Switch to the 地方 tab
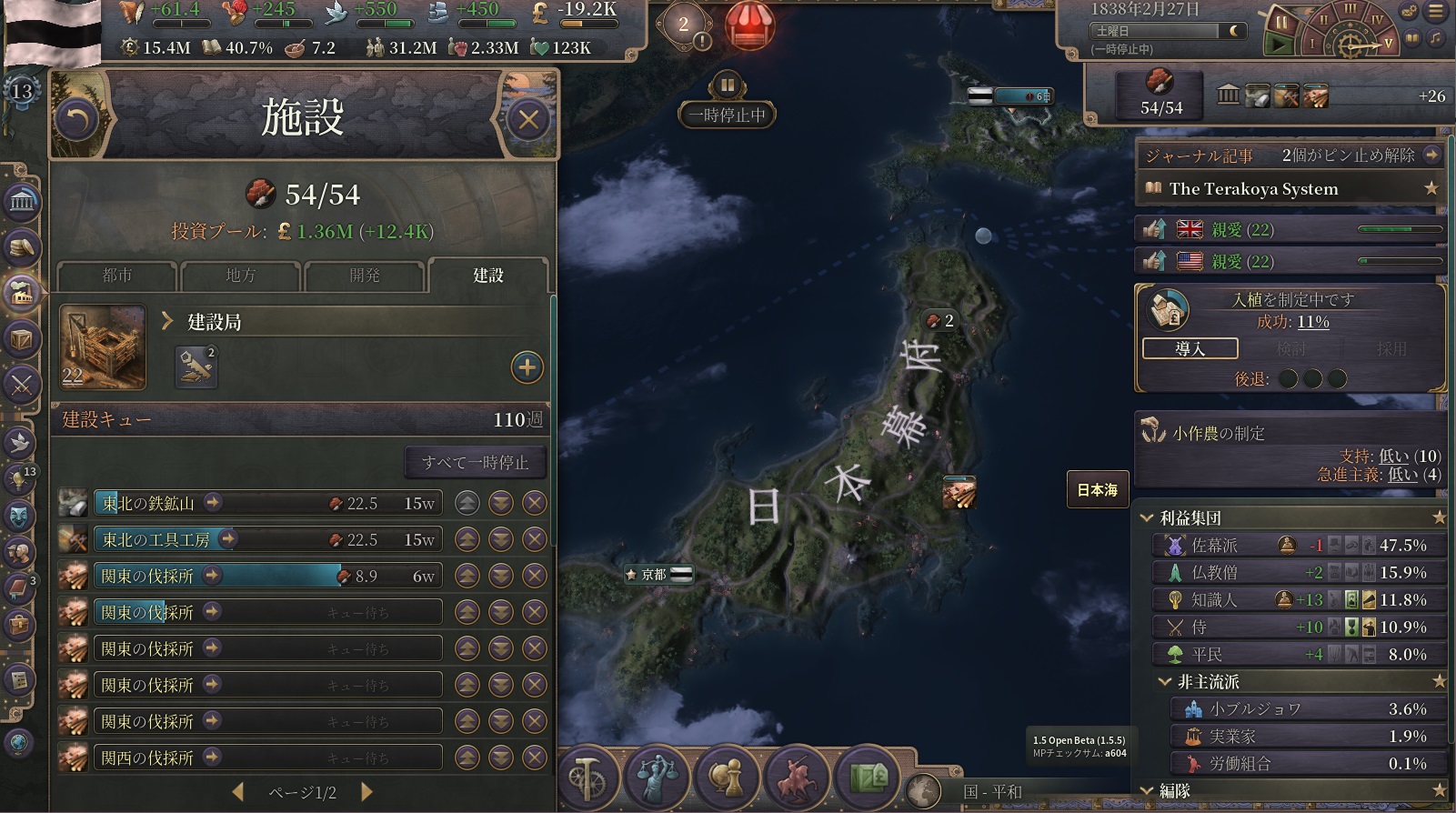Screen dimensions: 1456x813 [x=240, y=276]
